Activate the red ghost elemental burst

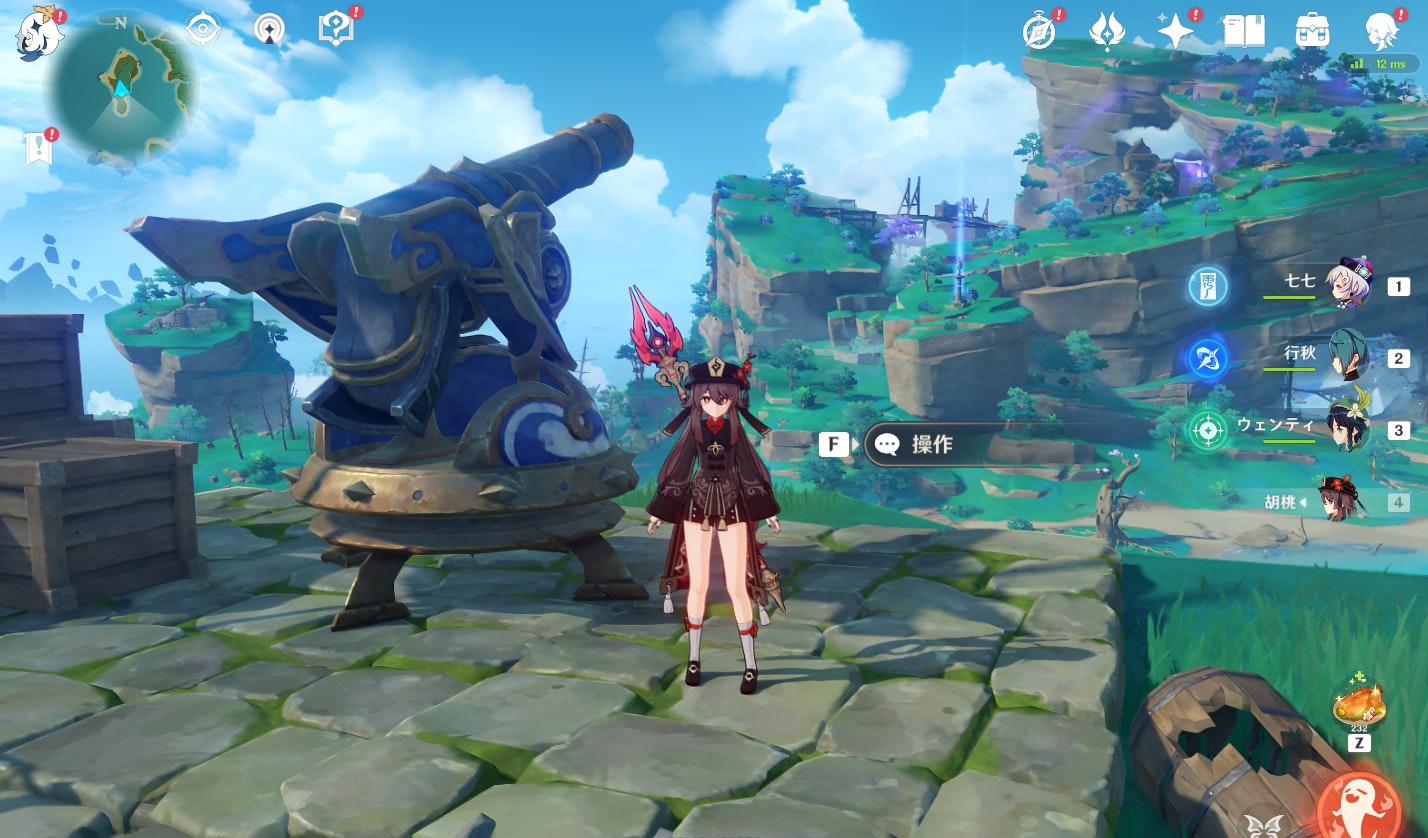point(1358,804)
